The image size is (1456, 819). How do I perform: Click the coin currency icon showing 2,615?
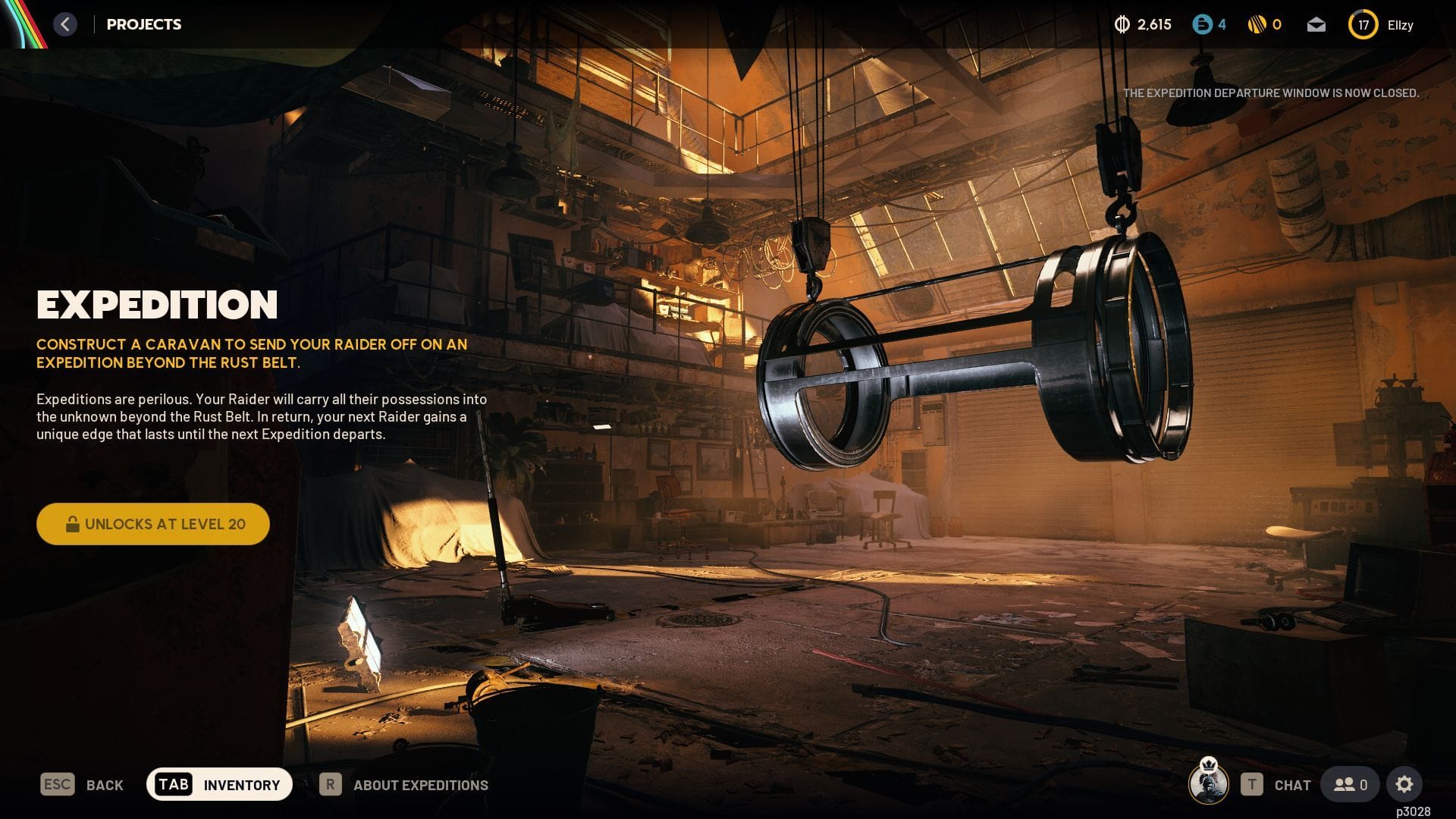click(1122, 24)
